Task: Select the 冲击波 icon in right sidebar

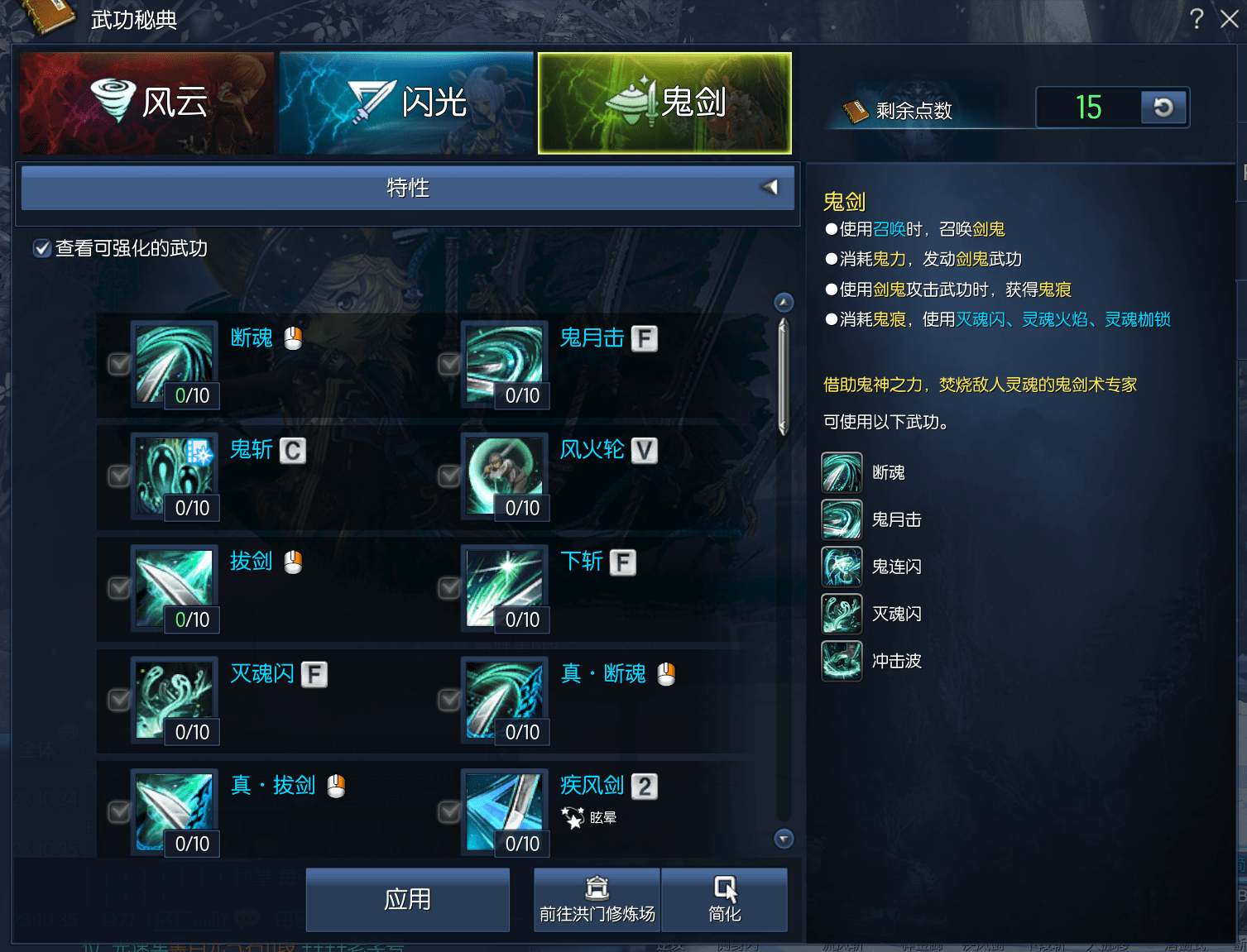Action: coord(842,661)
